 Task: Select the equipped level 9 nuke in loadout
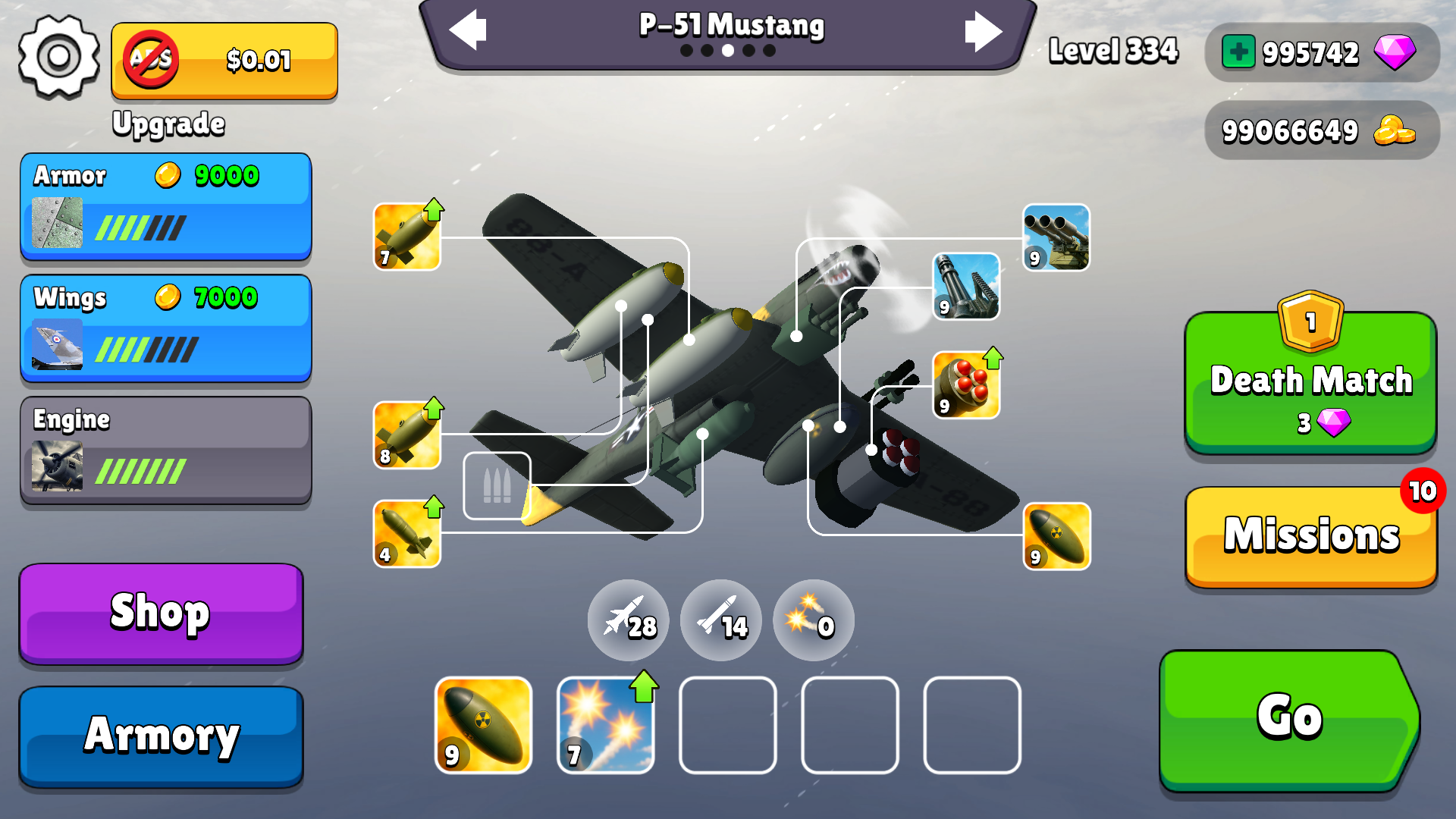click(482, 725)
